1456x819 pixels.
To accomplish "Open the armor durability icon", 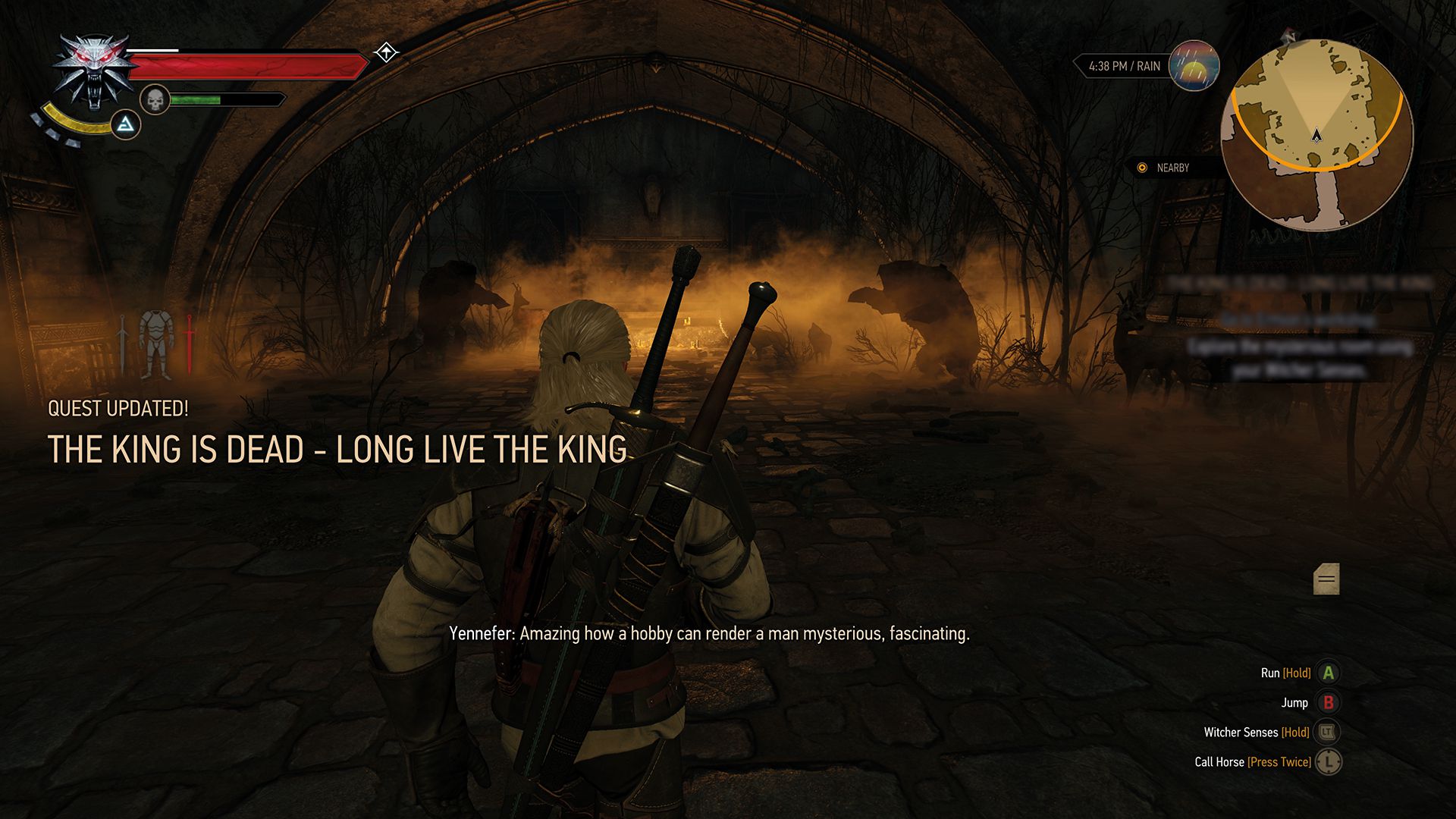I will click(157, 343).
